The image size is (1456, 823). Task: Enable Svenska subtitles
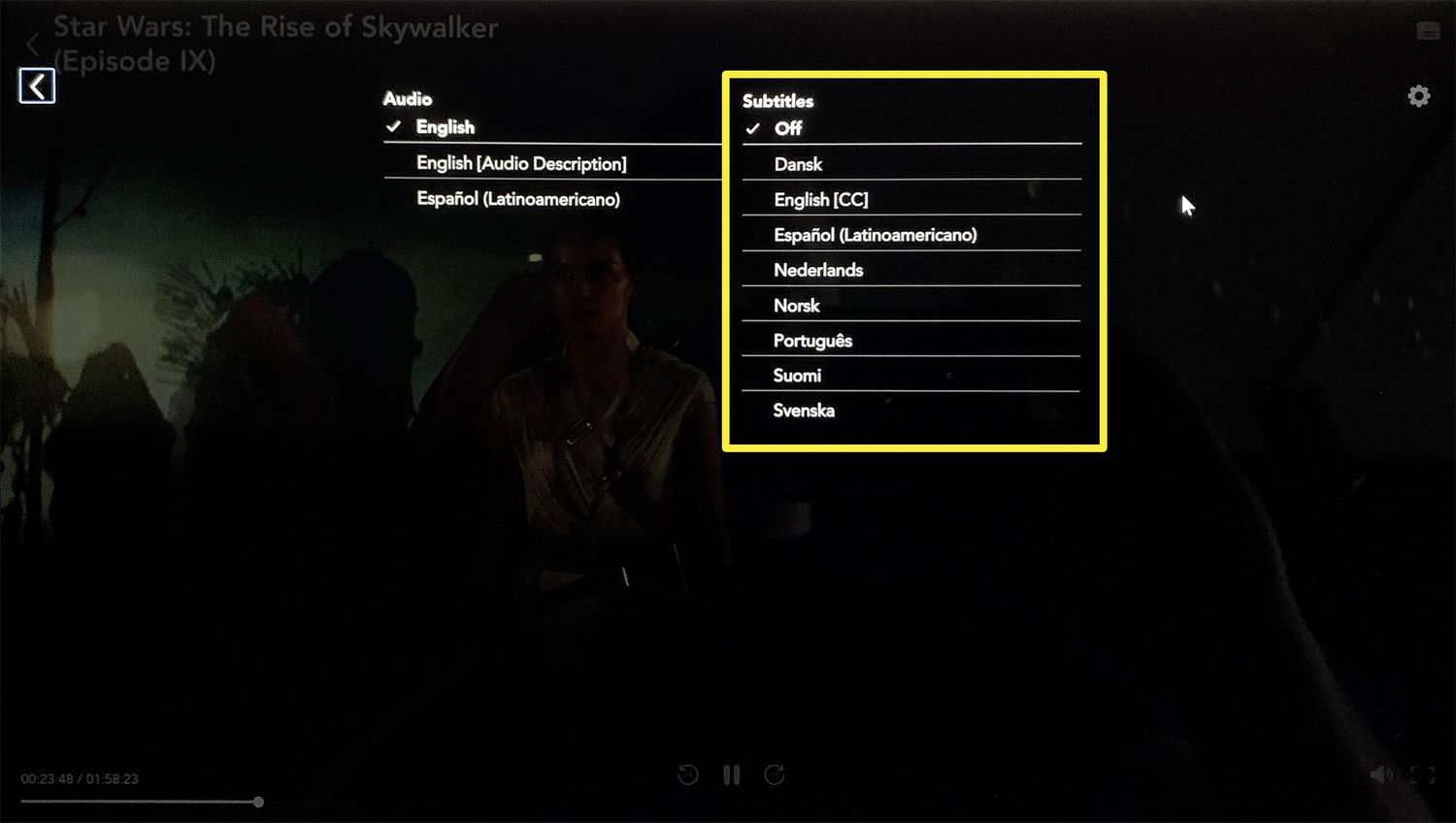(804, 410)
